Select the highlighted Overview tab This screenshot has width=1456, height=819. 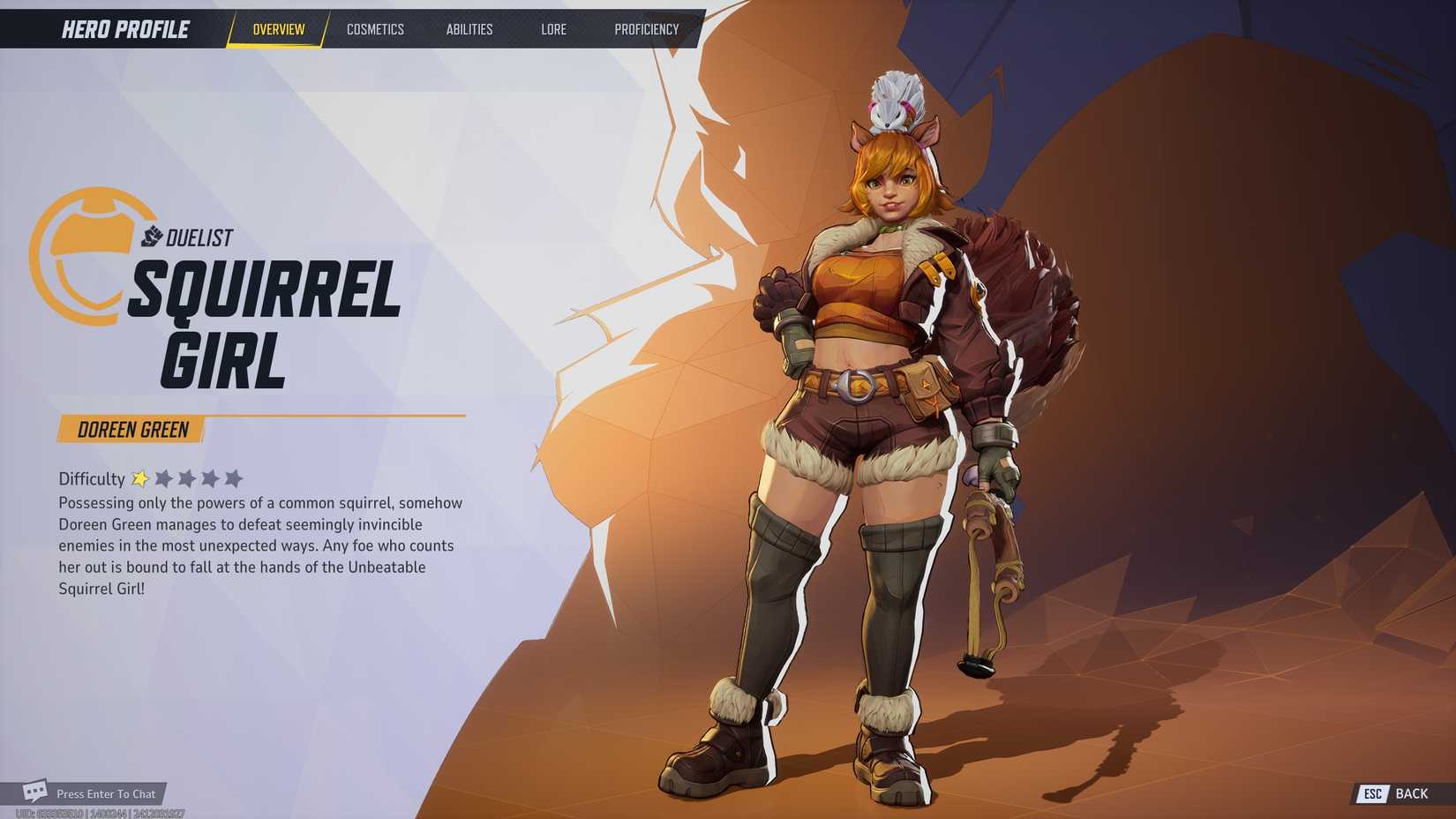tap(277, 28)
